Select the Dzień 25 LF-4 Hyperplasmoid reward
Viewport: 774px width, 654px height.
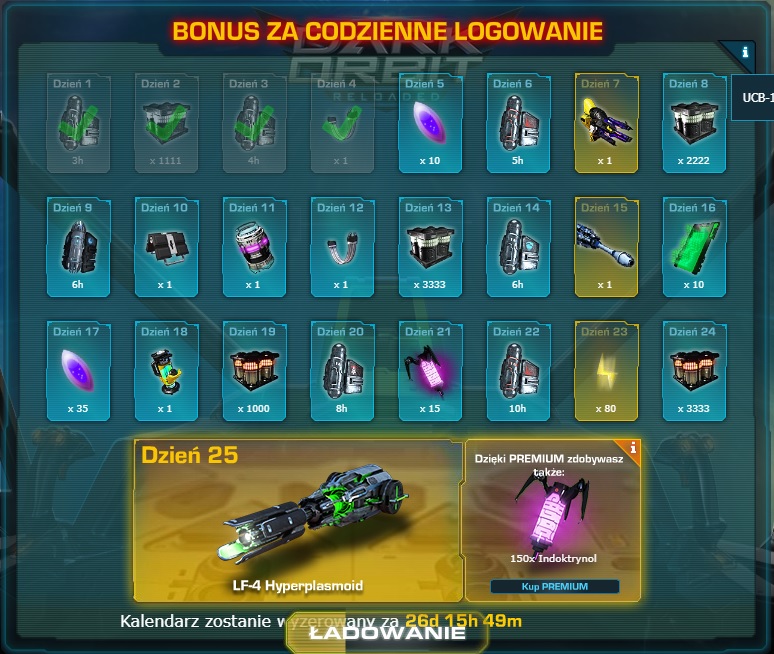[x=297, y=520]
